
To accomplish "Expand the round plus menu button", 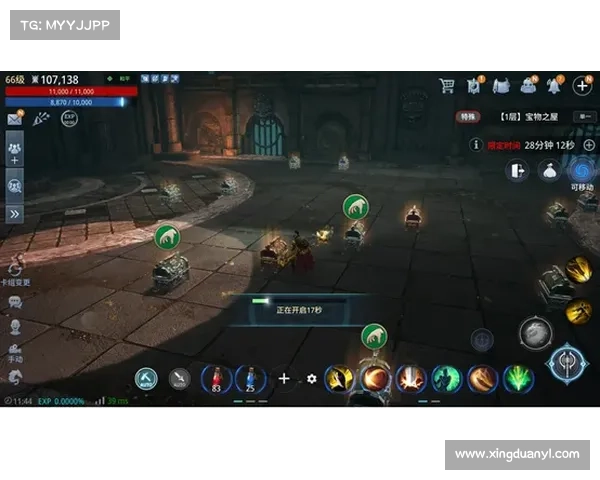I will tap(583, 86).
